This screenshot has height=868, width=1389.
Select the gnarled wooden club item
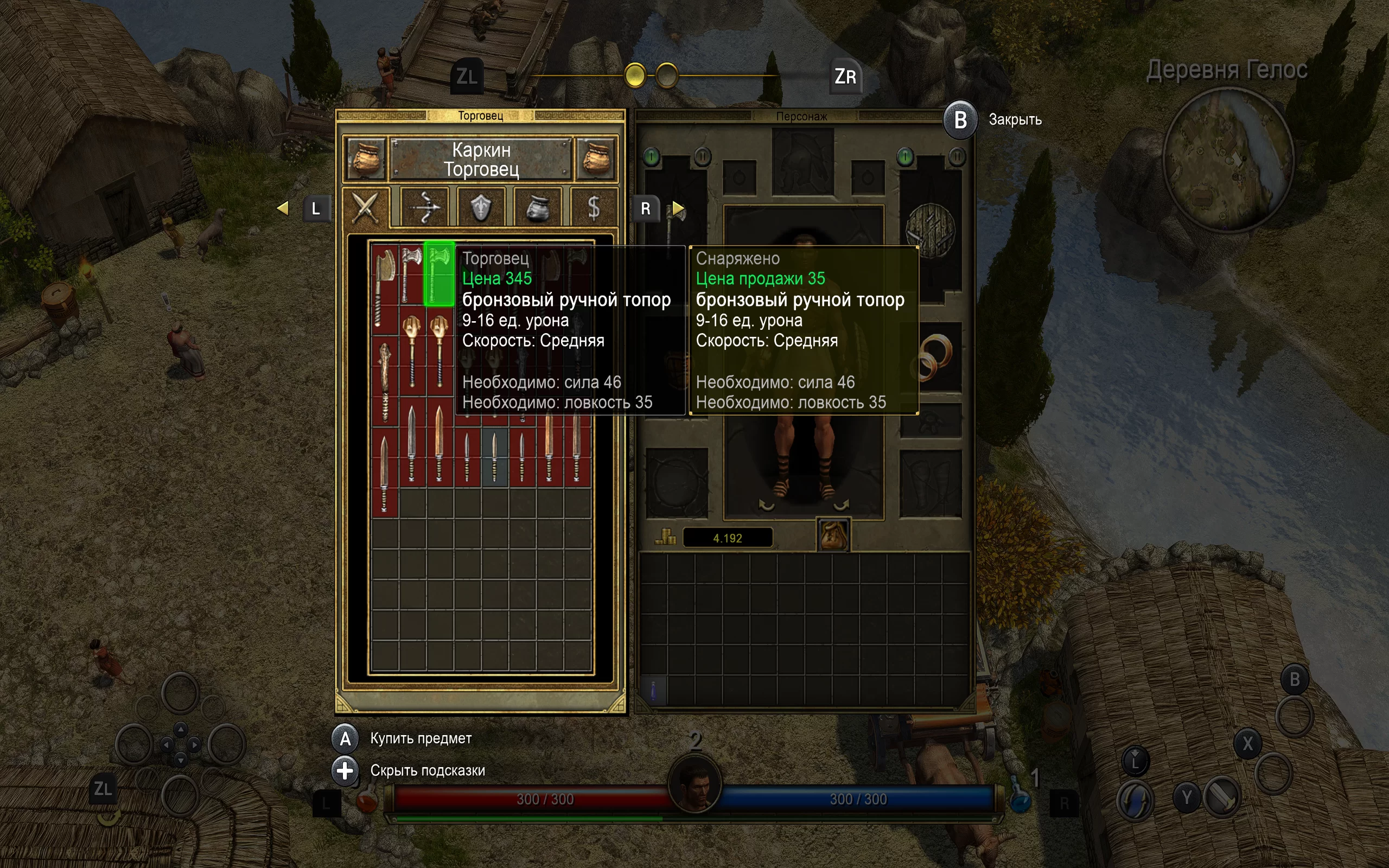click(385, 379)
